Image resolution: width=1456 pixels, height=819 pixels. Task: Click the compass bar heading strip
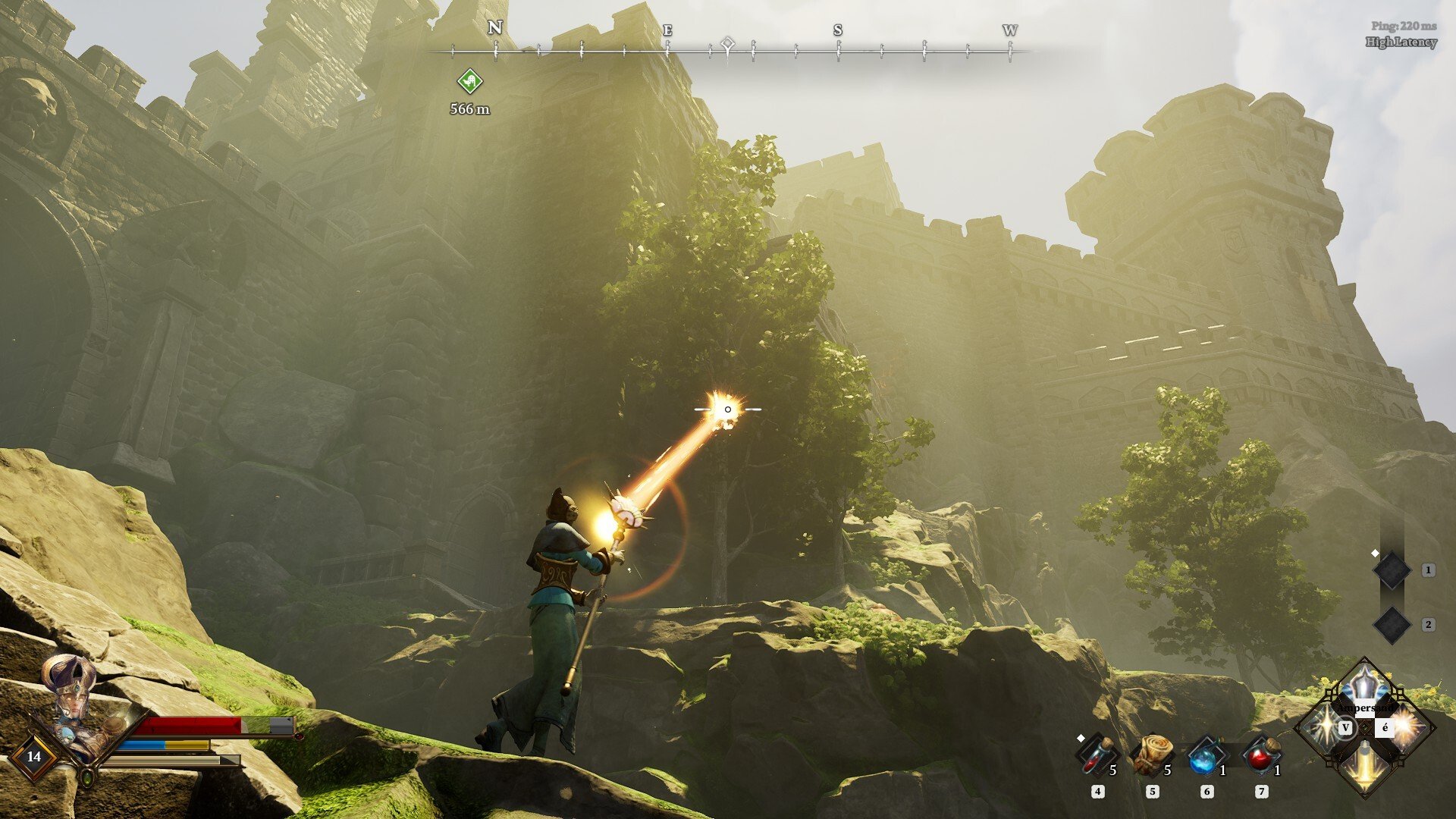pyautogui.click(x=730, y=50)
